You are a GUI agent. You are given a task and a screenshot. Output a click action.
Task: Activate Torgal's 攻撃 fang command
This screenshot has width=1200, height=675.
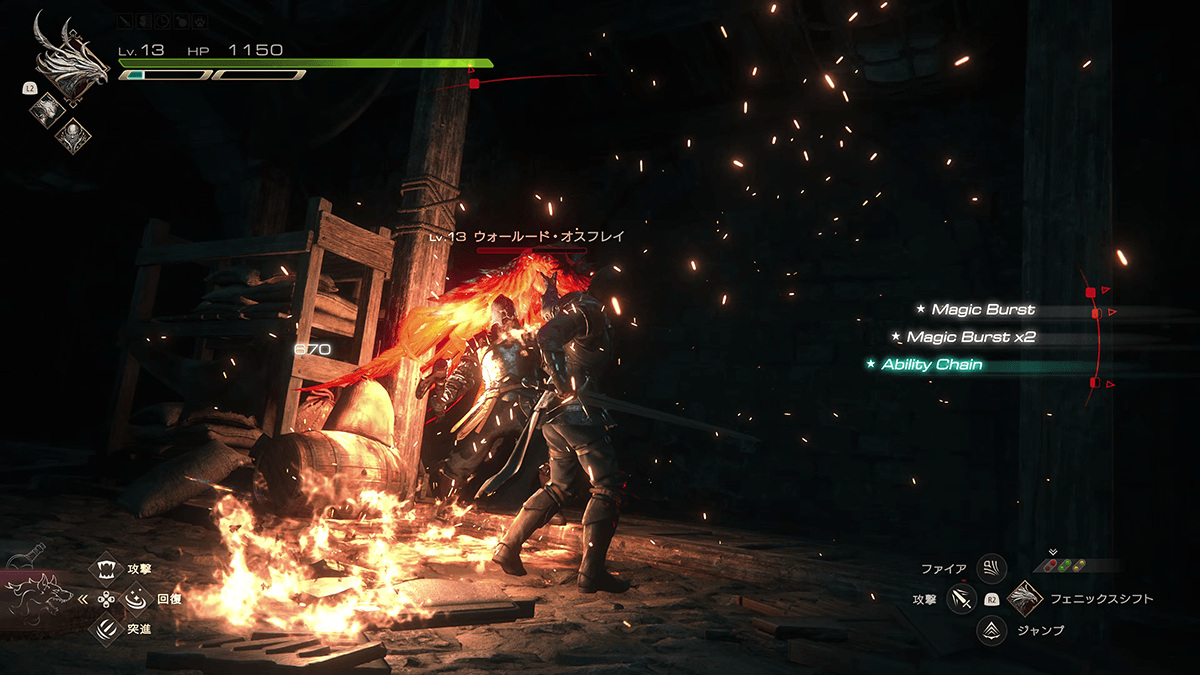click(107, 571)
